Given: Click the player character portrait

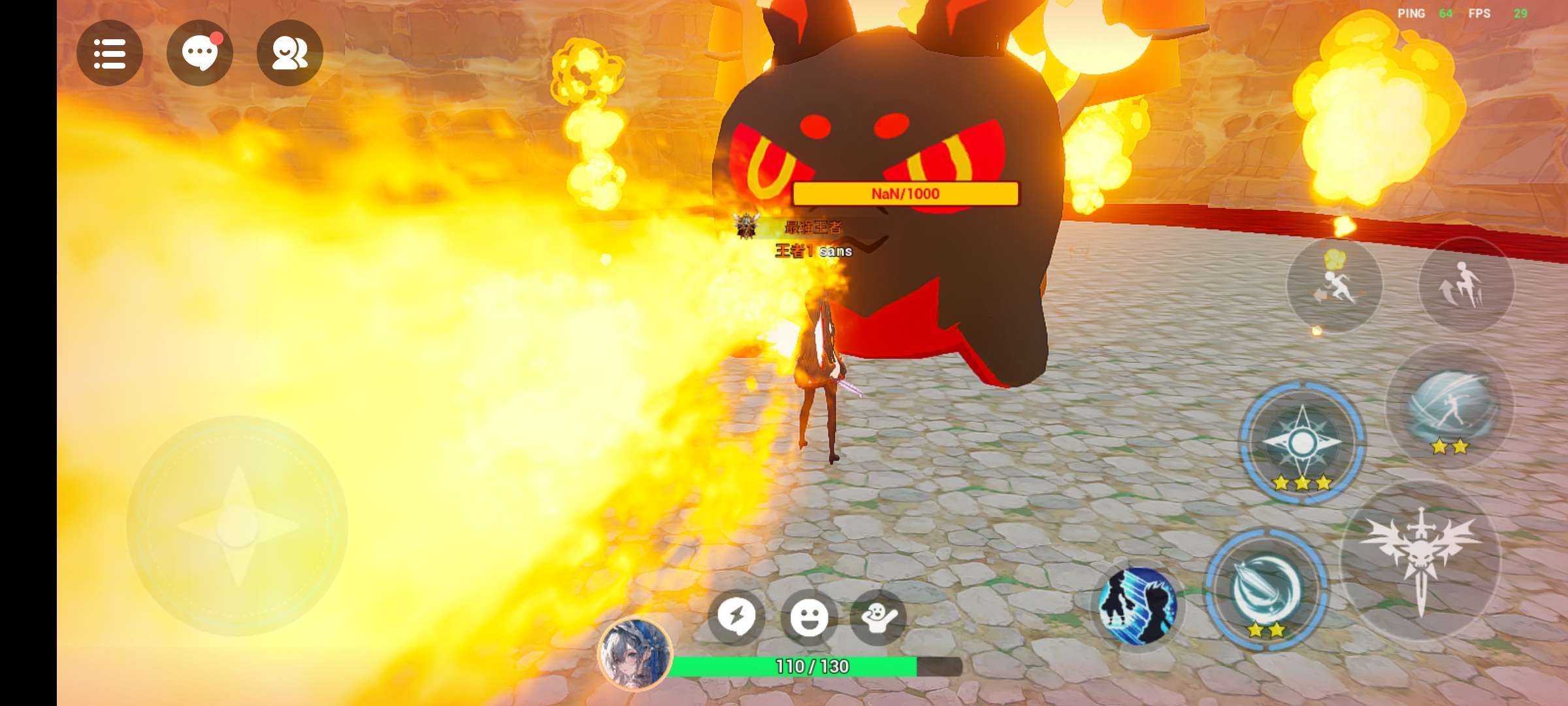Looking at the screenshot, I should tap(634, 653).
